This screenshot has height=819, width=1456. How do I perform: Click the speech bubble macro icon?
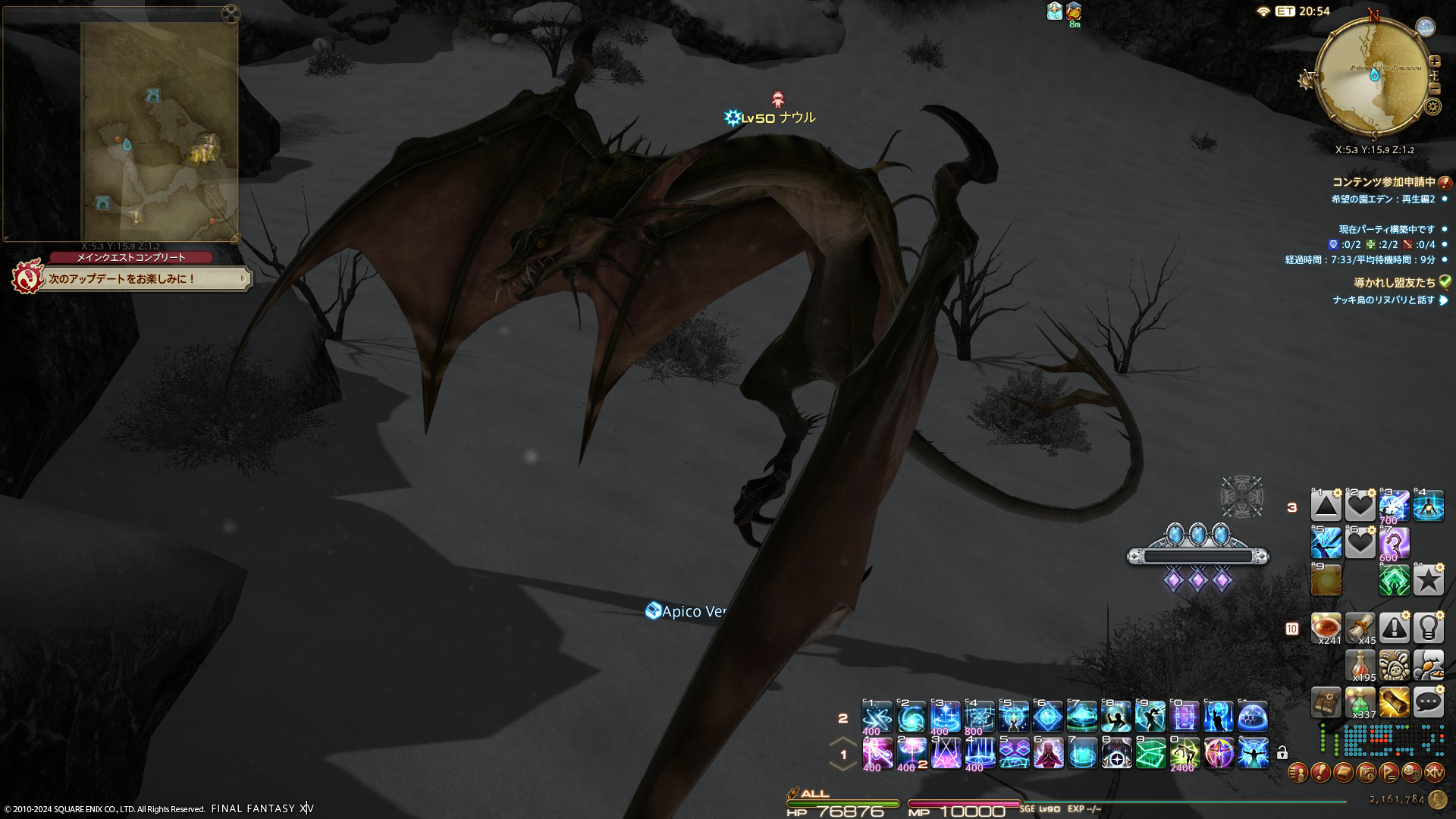pyautogui.click(x=1428, y=702)
